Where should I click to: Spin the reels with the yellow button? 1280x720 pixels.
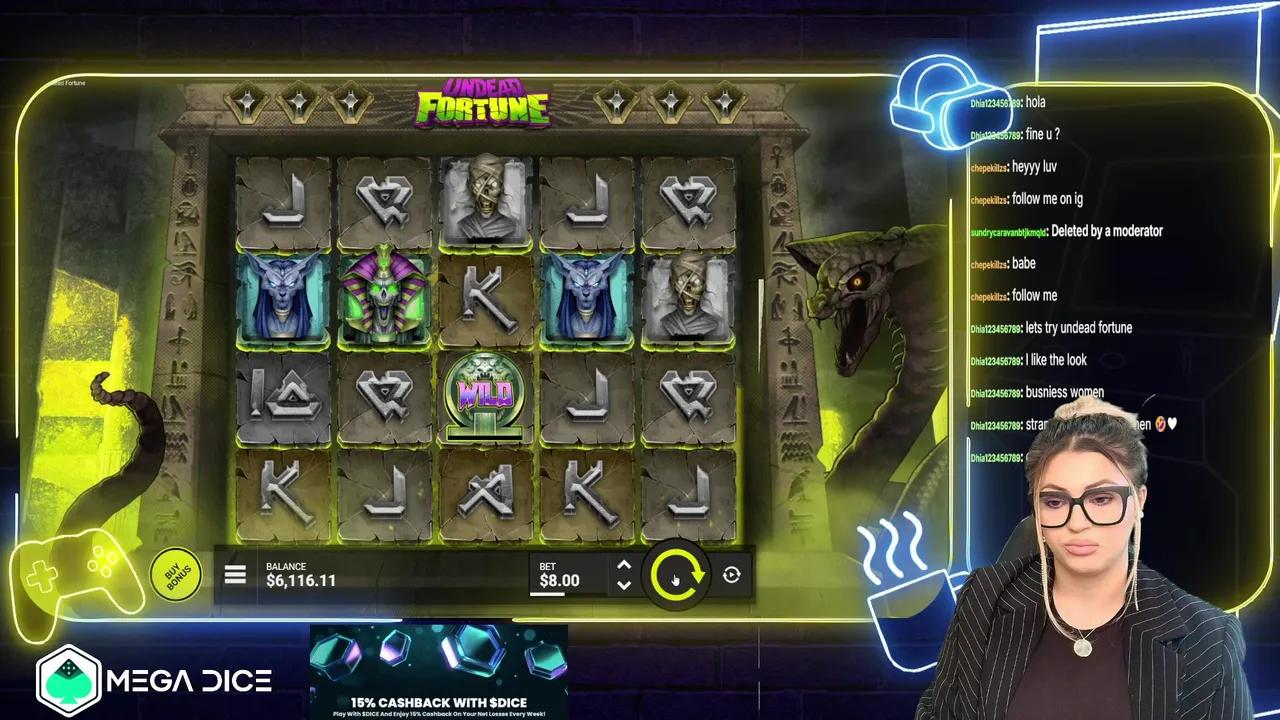click(677, 576)
